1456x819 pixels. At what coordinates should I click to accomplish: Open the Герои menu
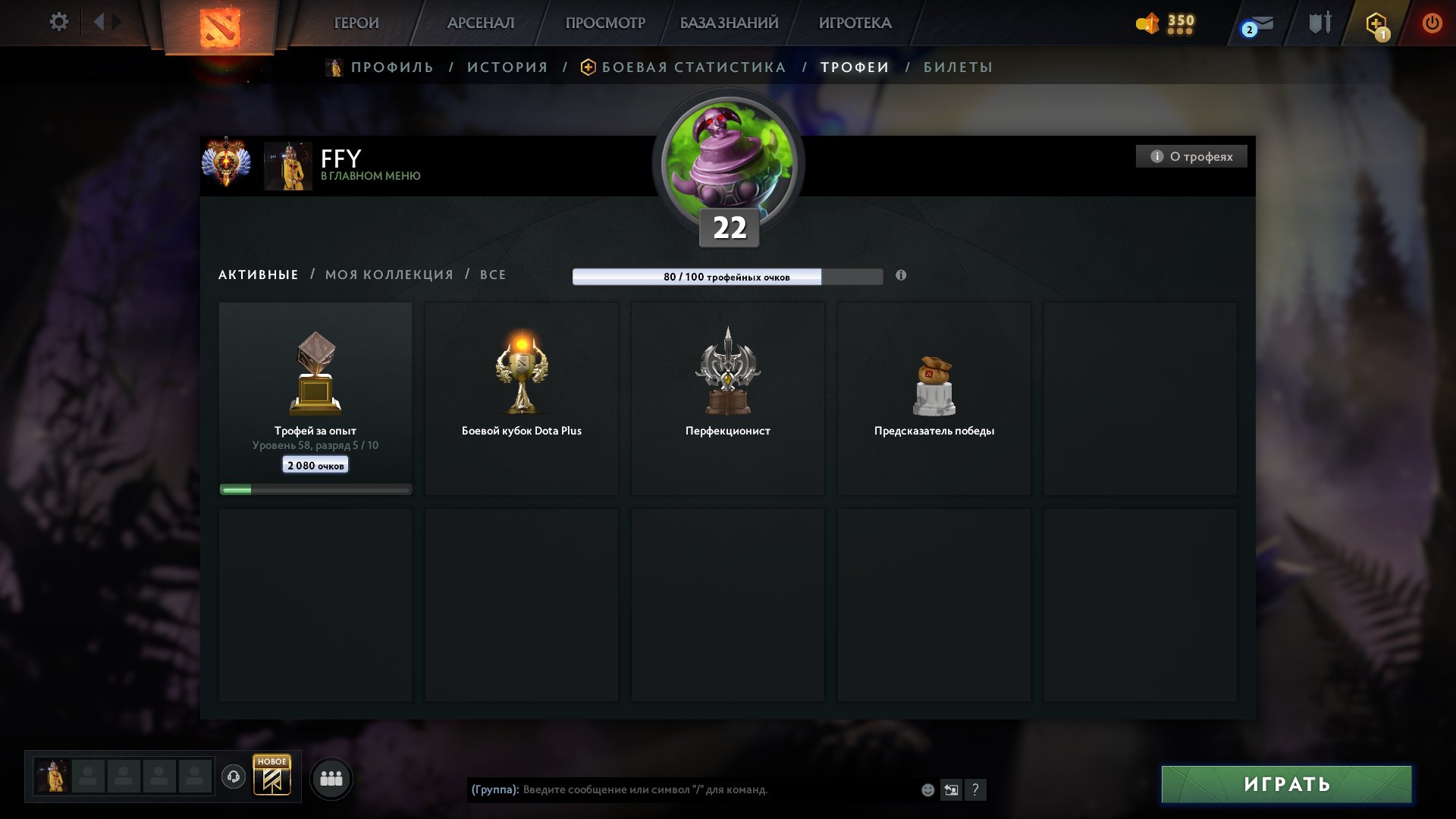[x=356, y=23]
